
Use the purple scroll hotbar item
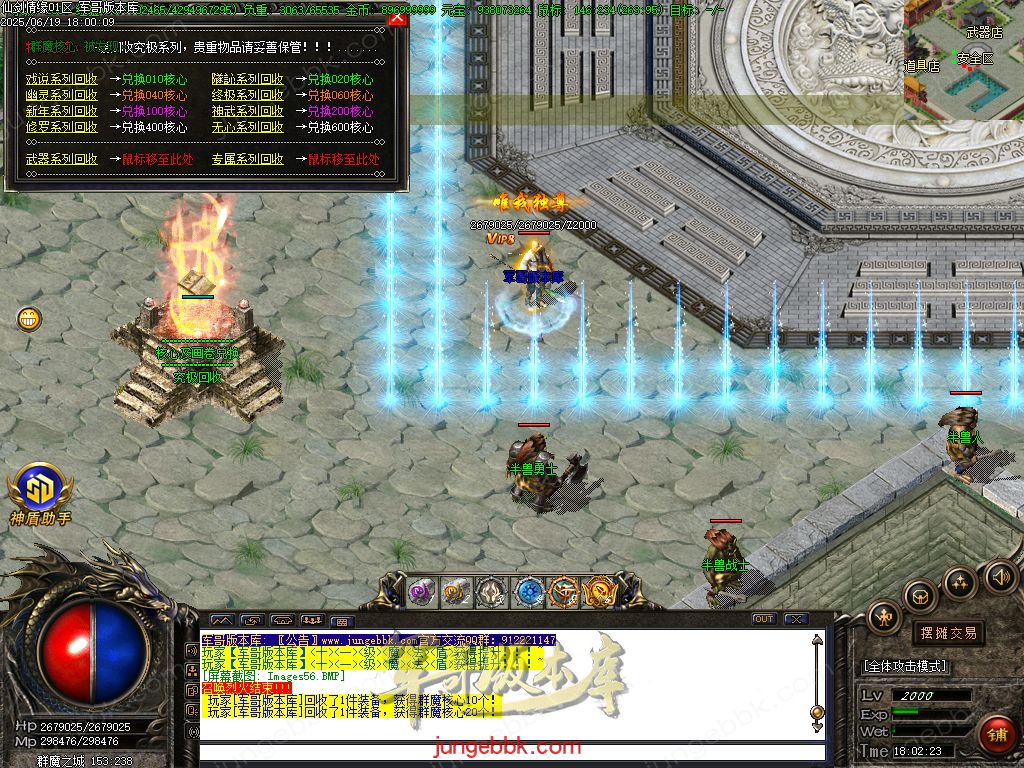[421, 592]
